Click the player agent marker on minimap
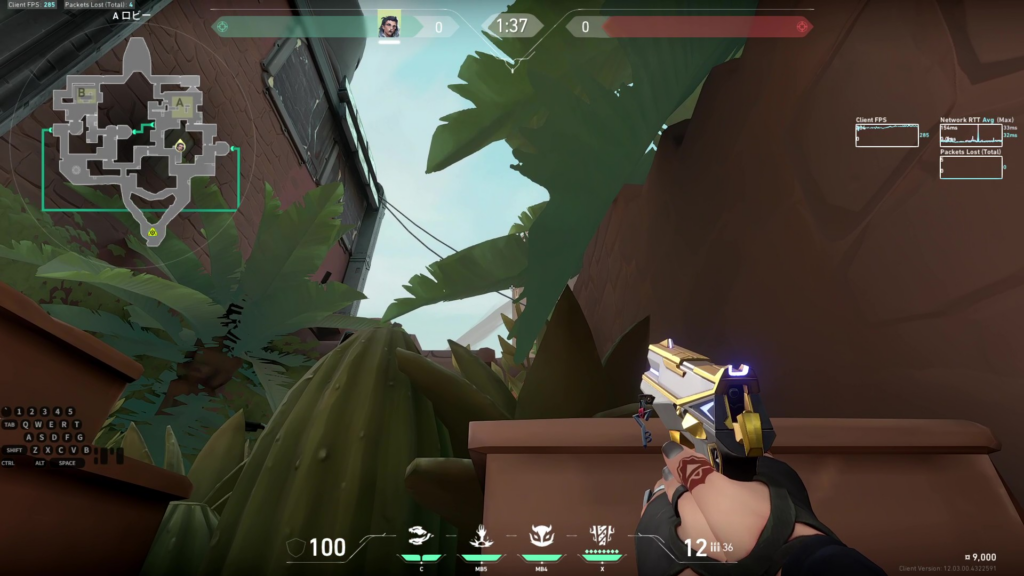Screen dimensions: 1024x576 (180, 146)
